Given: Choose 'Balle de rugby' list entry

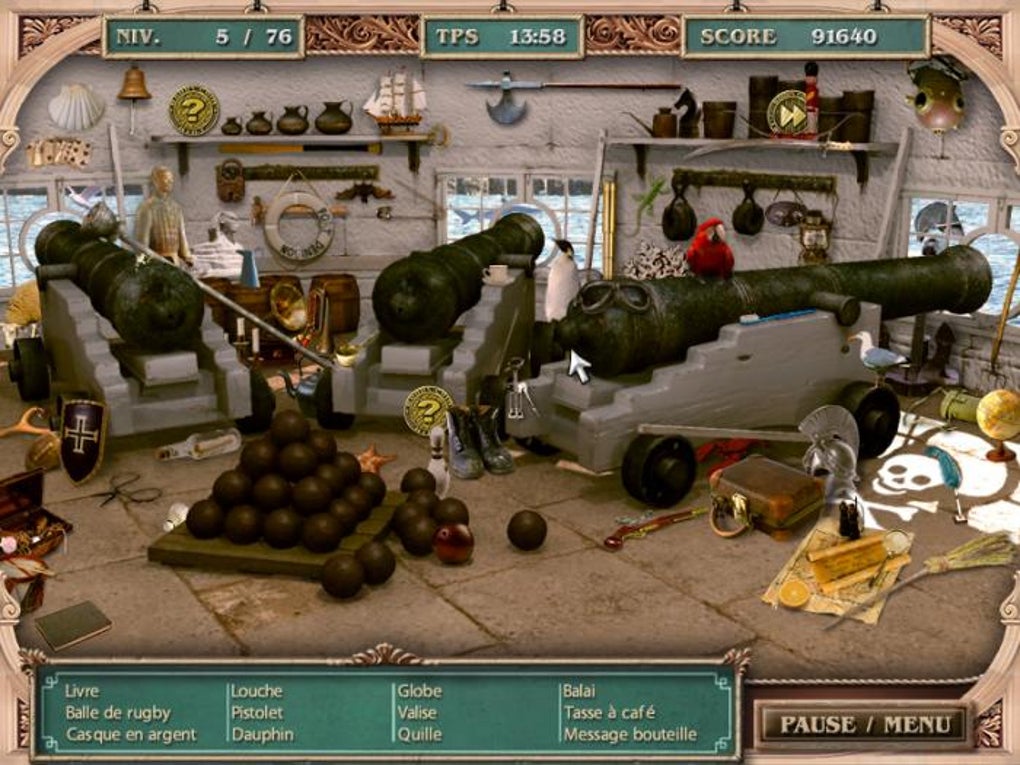Looking at the screenshot, I should [x=118, y=712].
